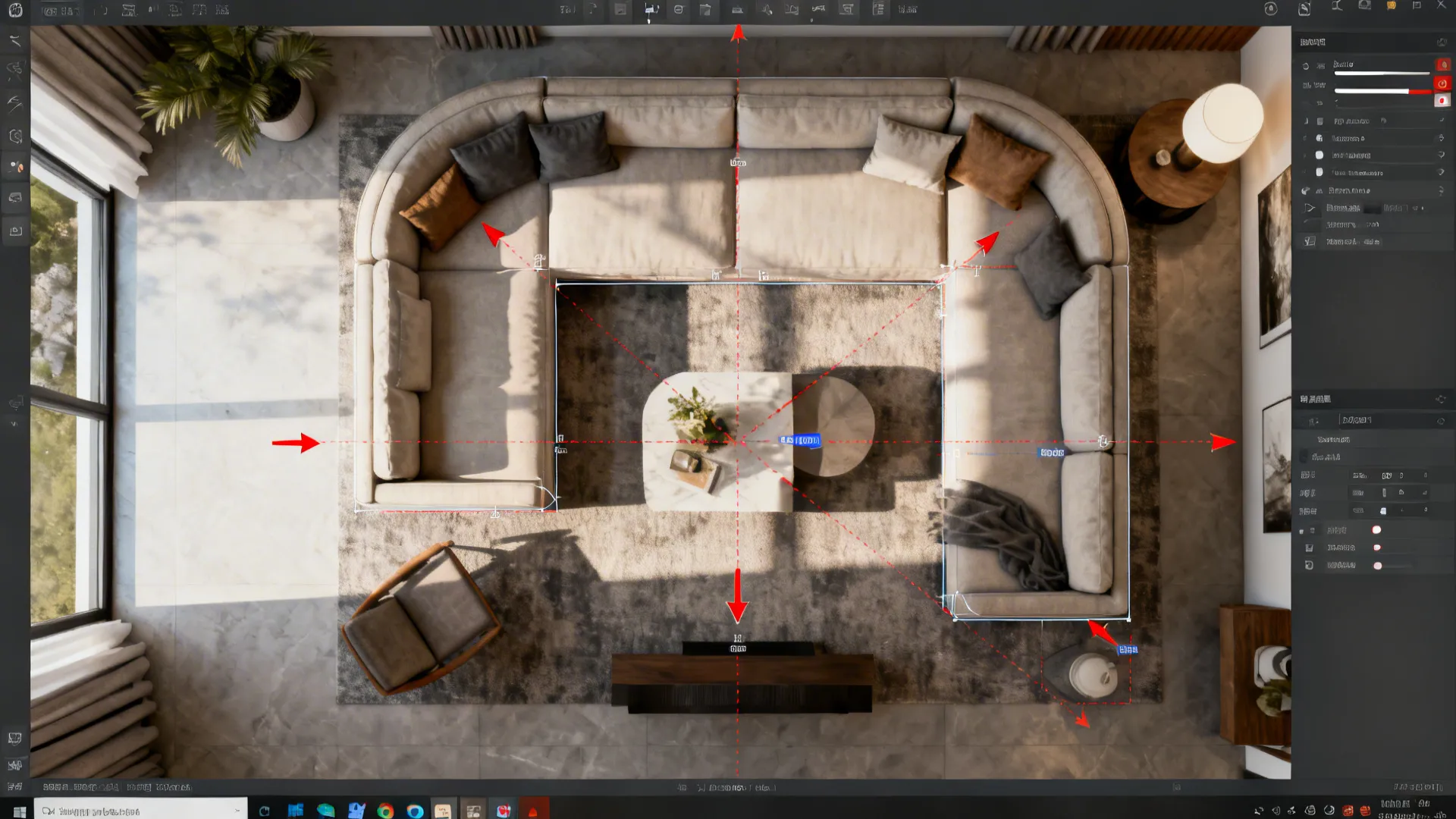Open the material picker icon on the left sidebar
This screenshot has width=1456, height=819.
(14, 166)
